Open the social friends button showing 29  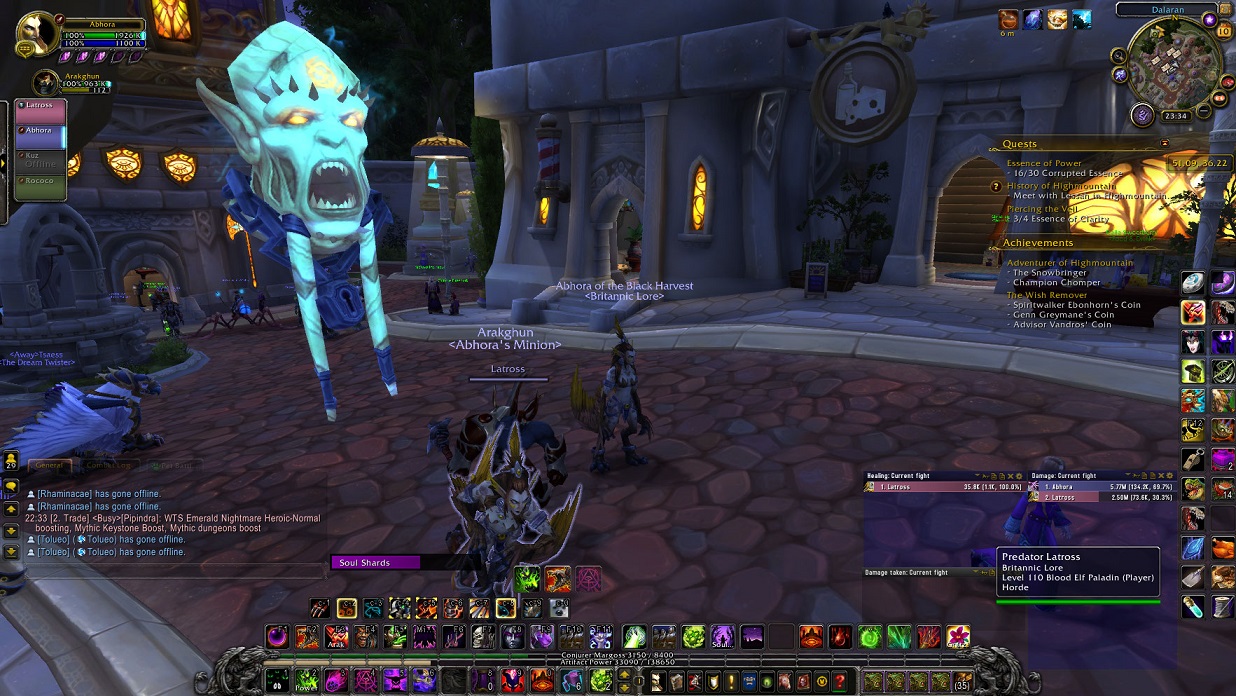(11, 461)
